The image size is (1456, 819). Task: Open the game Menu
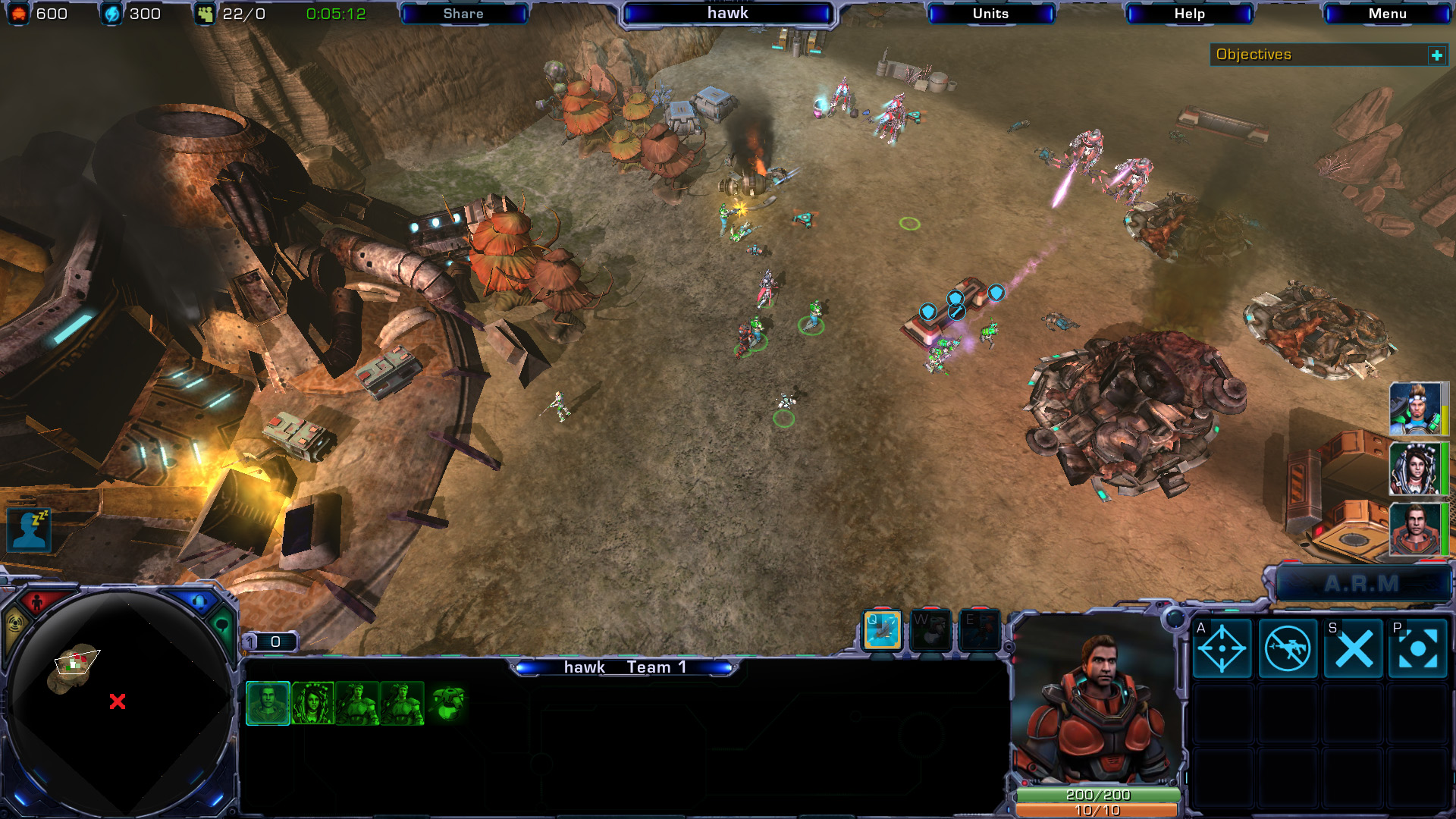pos(1387,14)
